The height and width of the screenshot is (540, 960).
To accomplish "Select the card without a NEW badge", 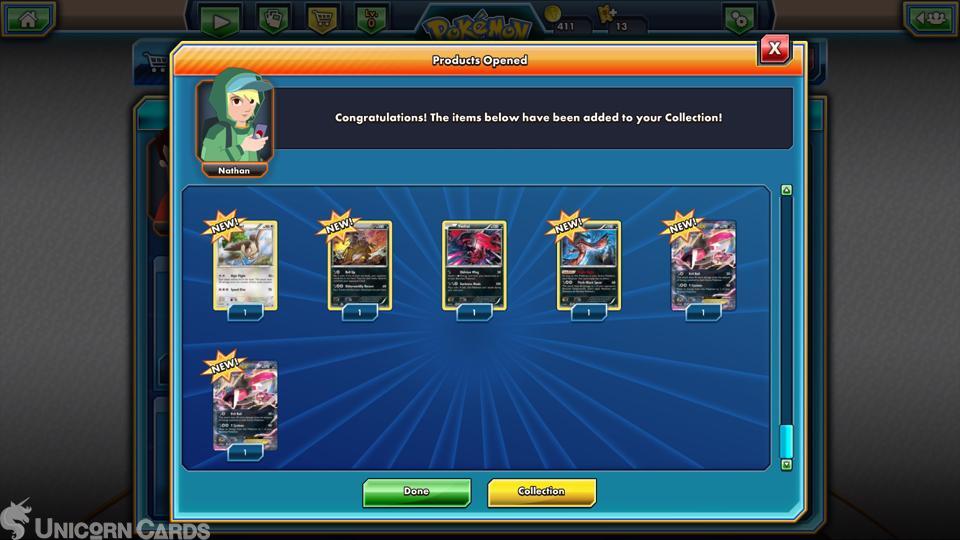I will 474,265.
